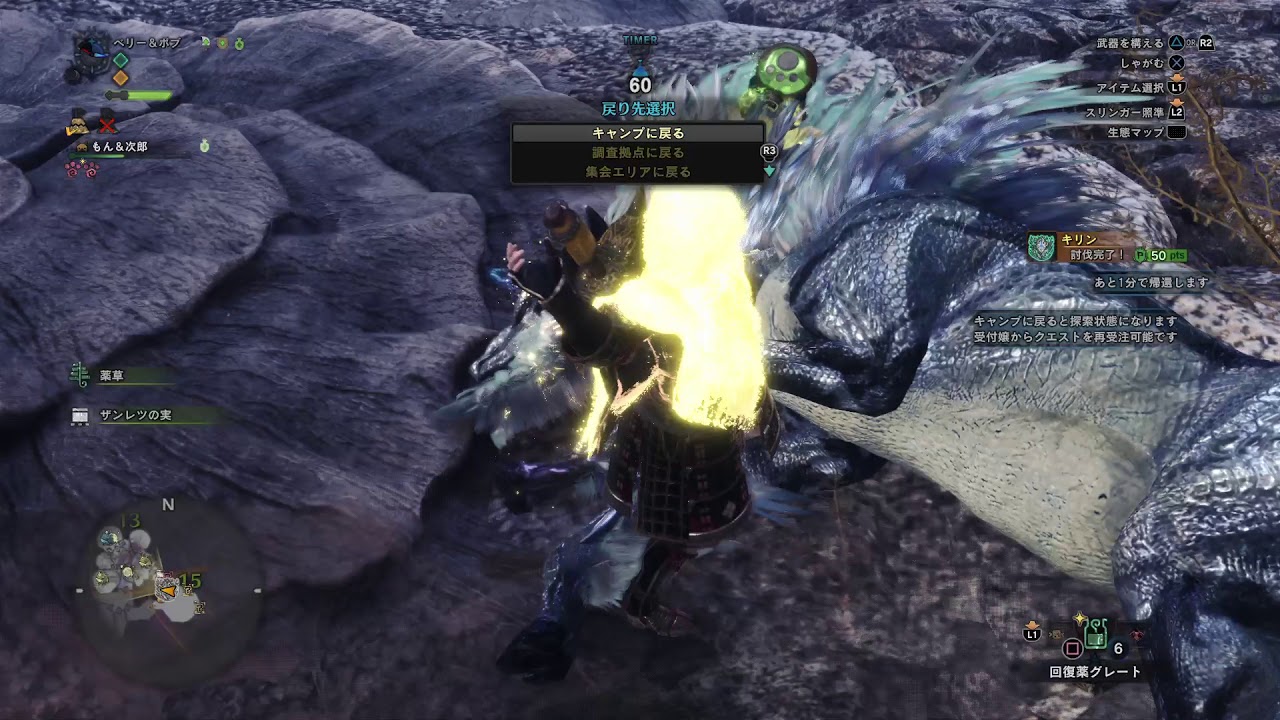This screenshot has width=1280, height=720.
Task: Click the green weapon sharpness gauge
Action: click(150, 95)
